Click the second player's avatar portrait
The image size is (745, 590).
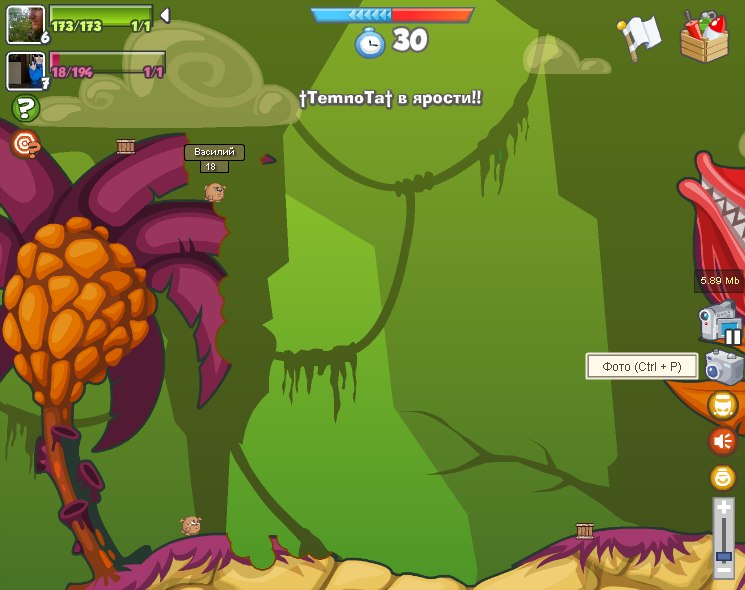pyautogui.click(x=25, y=71)
